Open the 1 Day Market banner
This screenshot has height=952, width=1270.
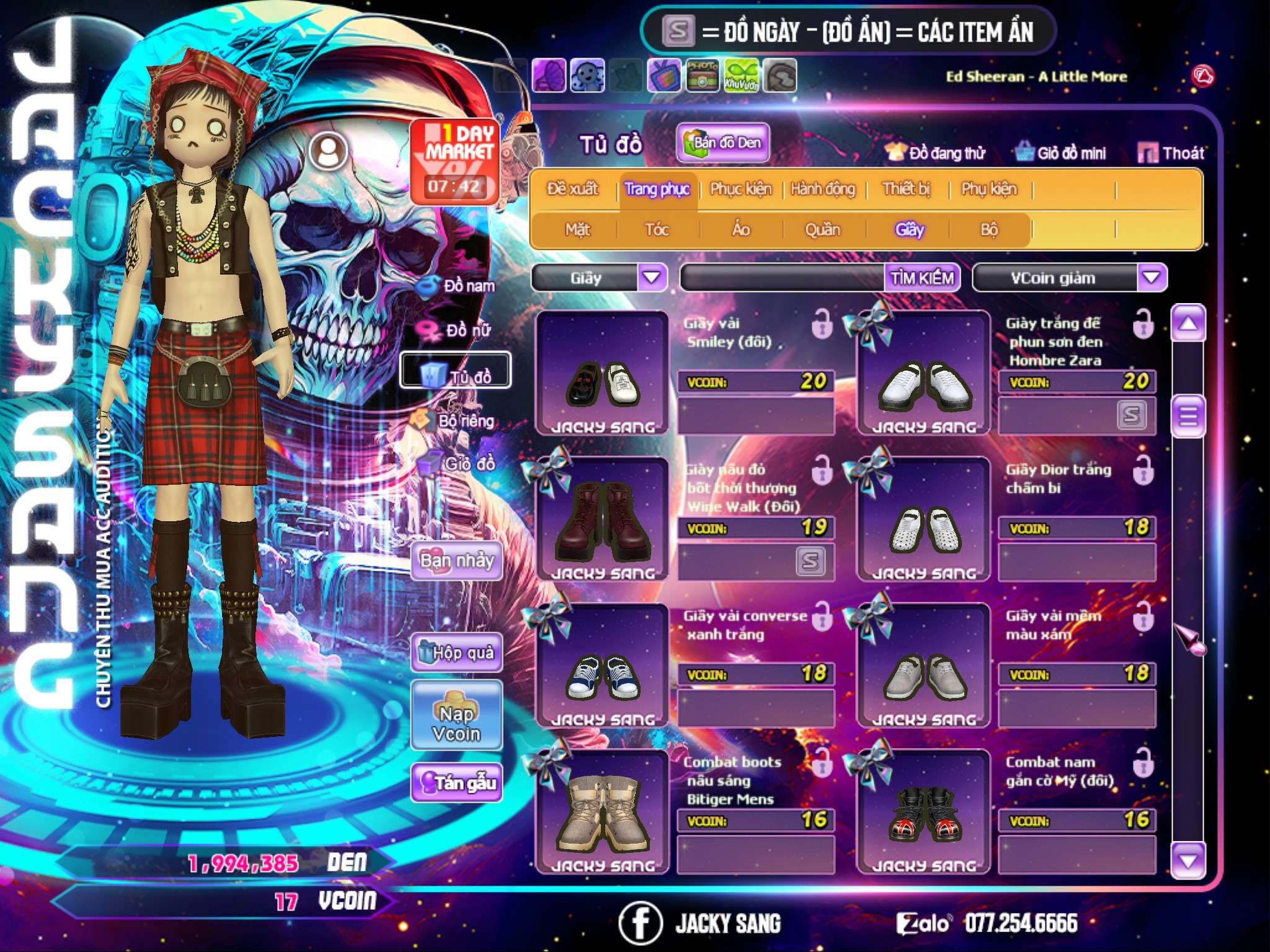tap(455, 162)
